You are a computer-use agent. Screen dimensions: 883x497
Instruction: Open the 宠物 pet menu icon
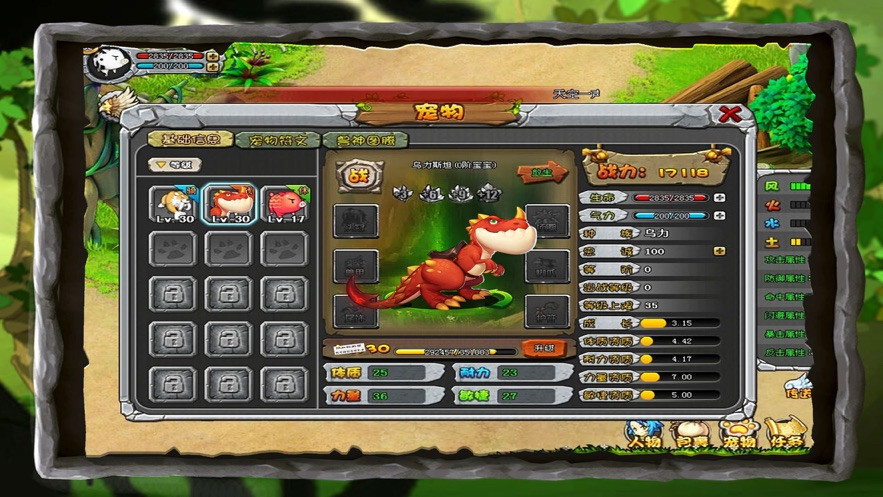click(738, 437)
